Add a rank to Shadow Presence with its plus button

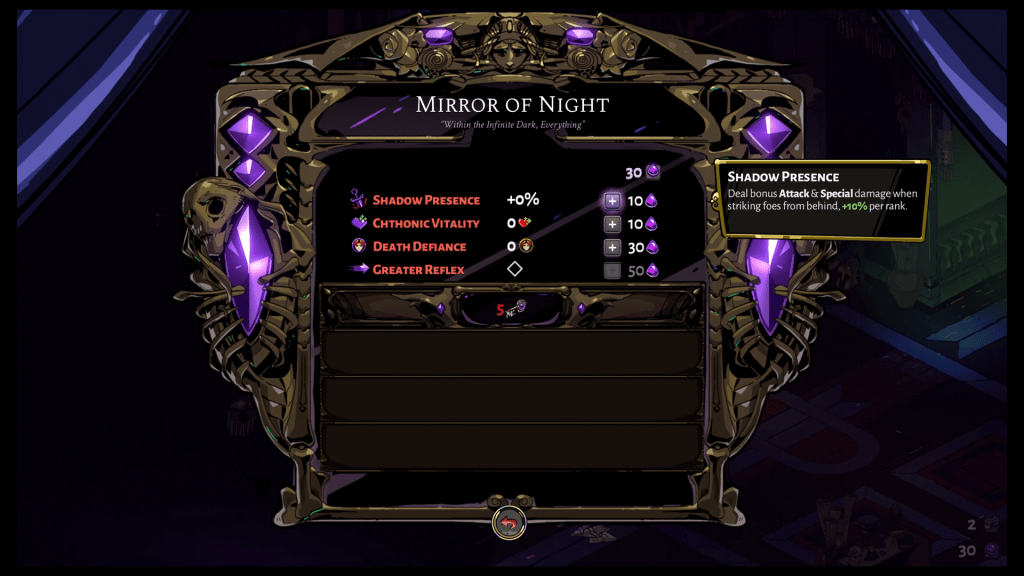point(612,201)
